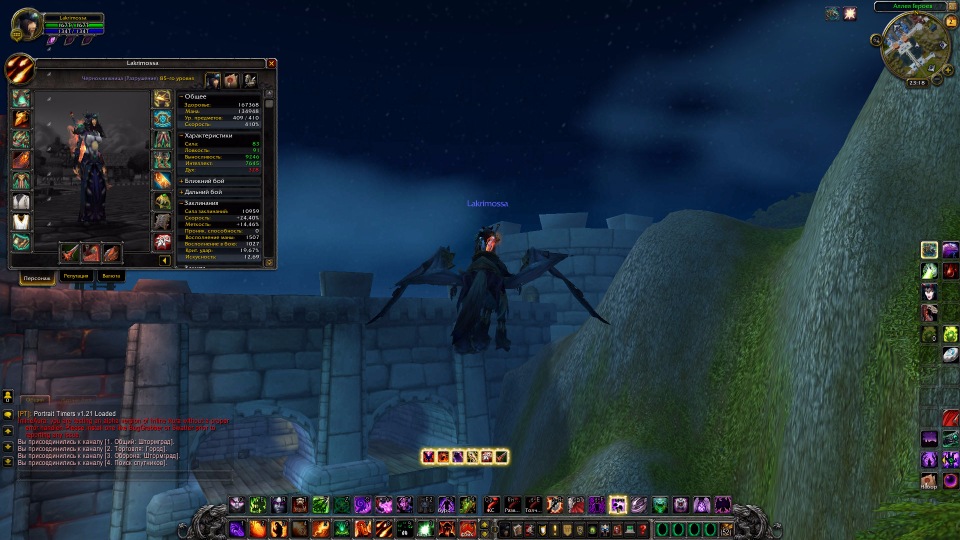Click the Lakrimossa player portrait
960x540 pixels.
pos(25,24)
